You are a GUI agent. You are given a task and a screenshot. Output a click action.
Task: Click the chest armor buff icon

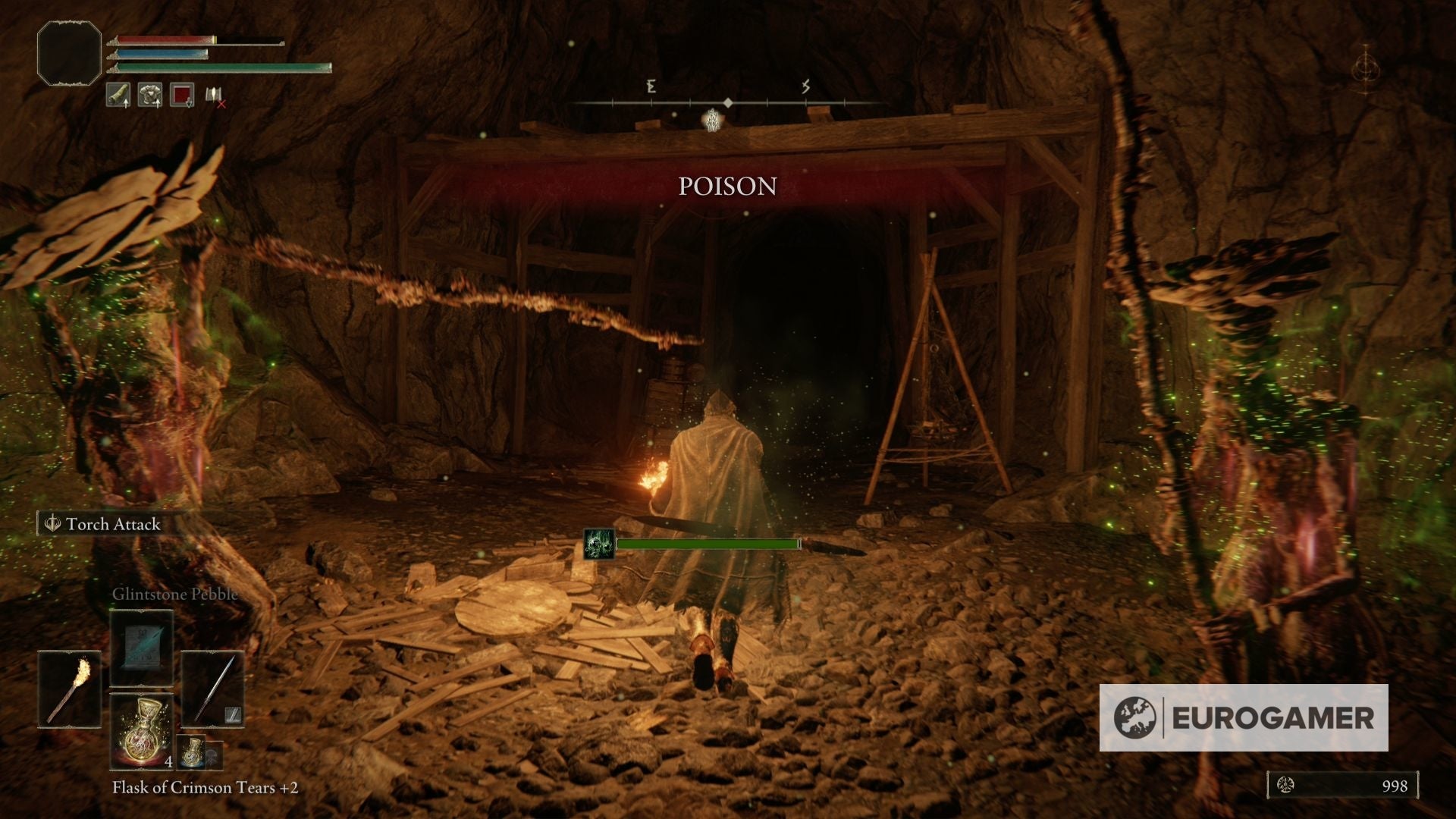(150, 95)
